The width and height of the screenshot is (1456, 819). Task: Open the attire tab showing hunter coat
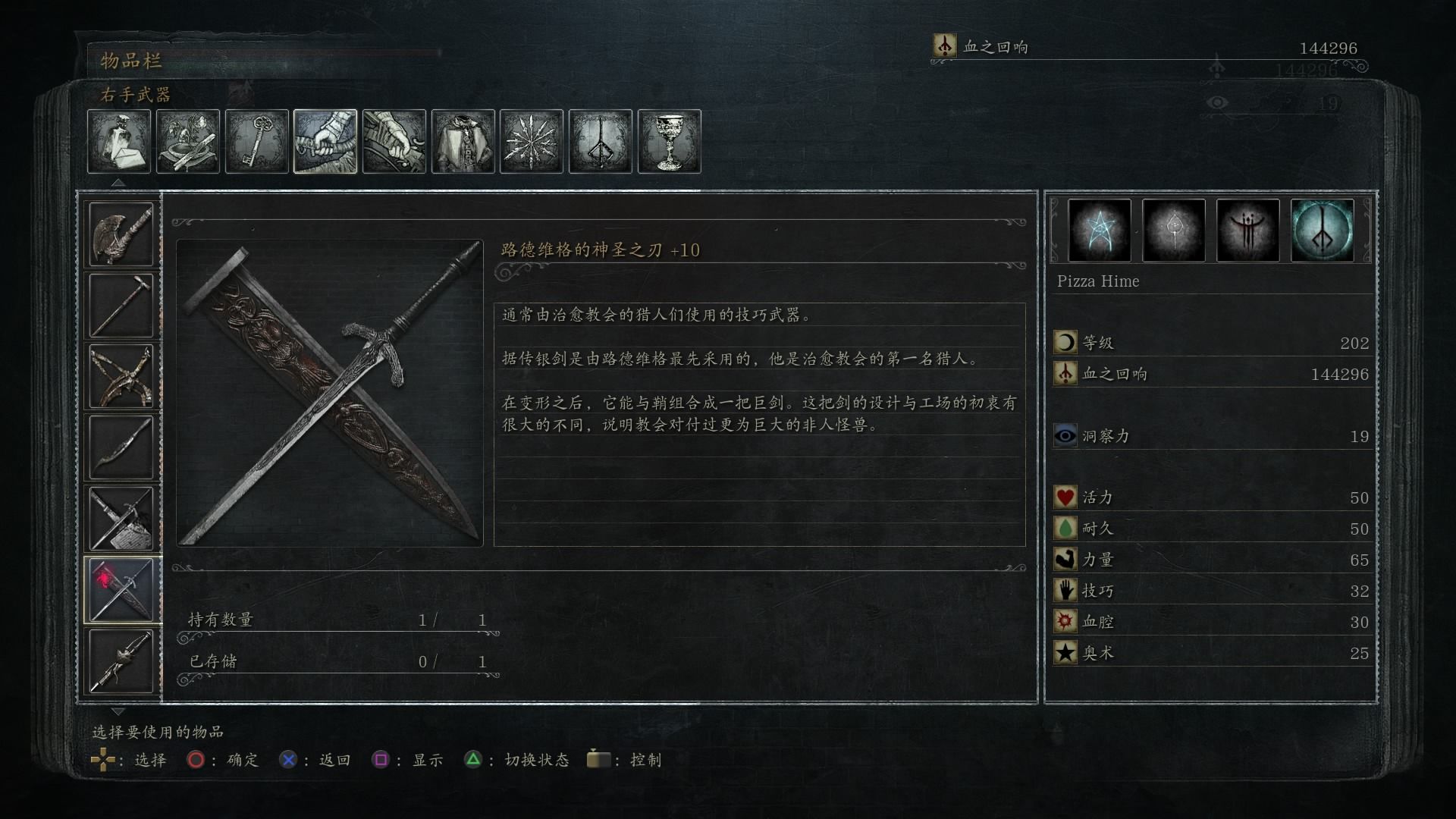463,142
